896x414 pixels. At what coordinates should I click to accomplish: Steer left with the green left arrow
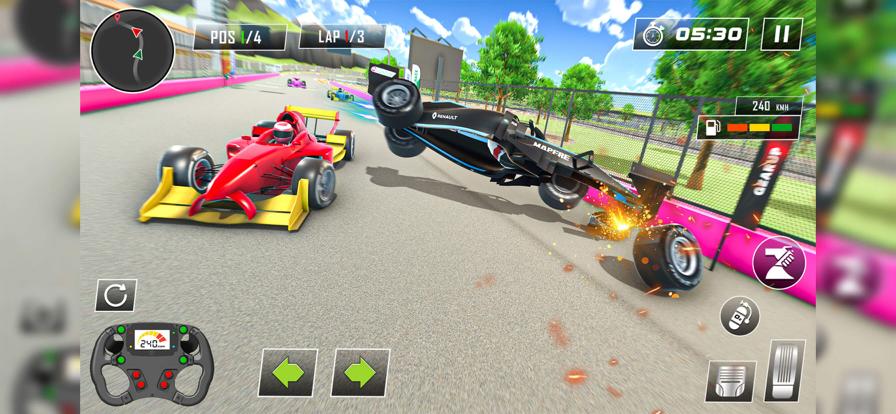point(288,372)
